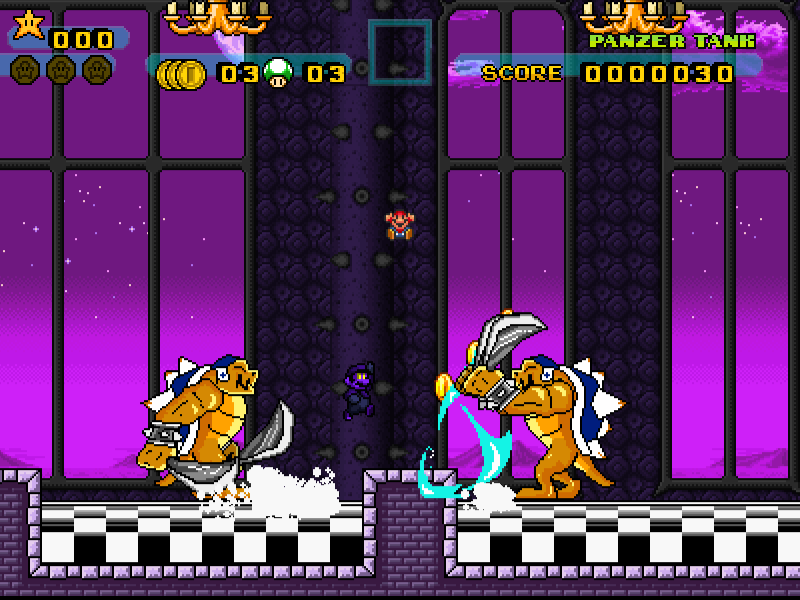
Task: Select the empty reserve item box
Action: tap(399, 52)
